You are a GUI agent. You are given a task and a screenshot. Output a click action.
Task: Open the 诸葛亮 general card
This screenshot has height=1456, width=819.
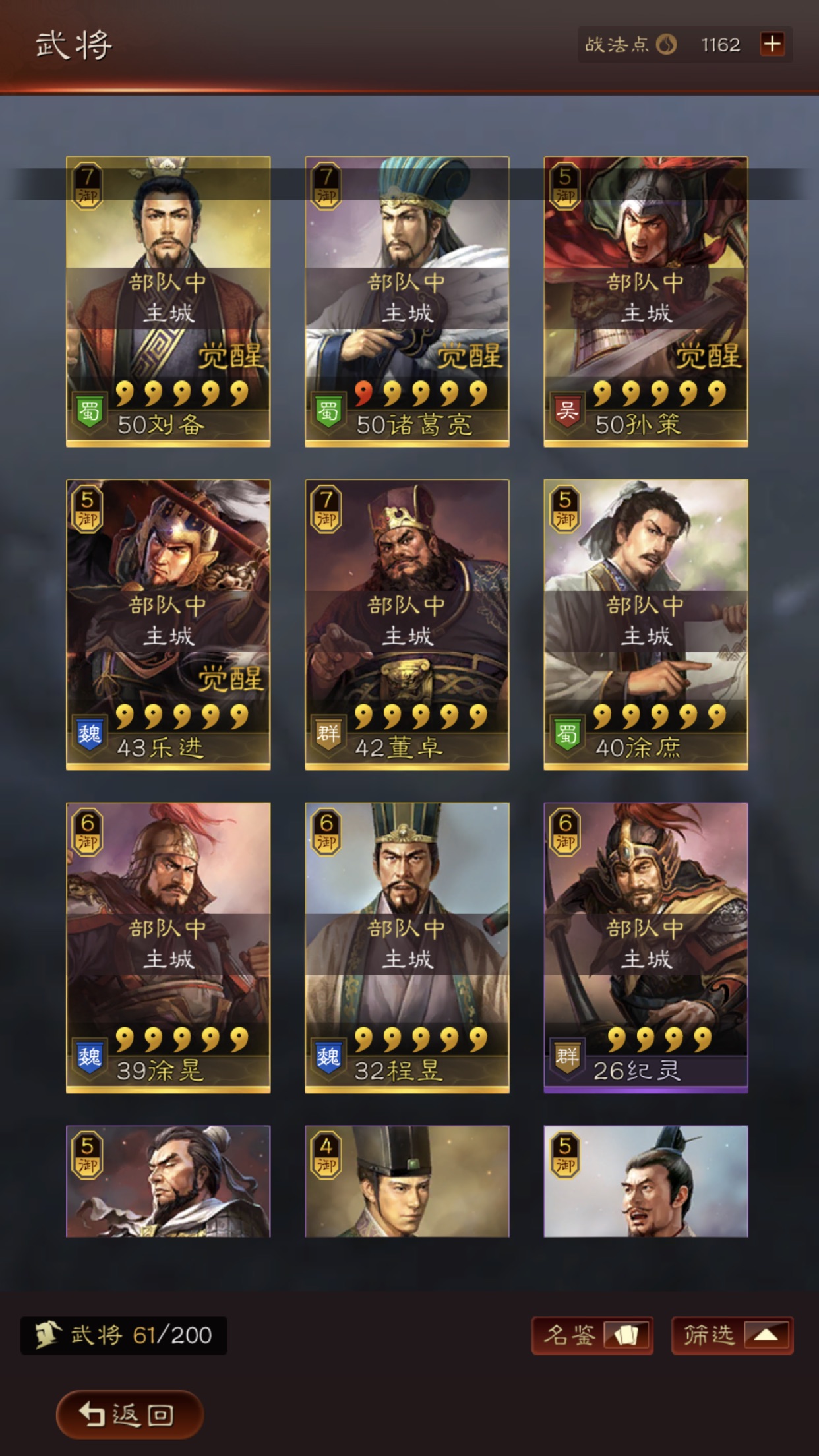[x=407, y=301]
